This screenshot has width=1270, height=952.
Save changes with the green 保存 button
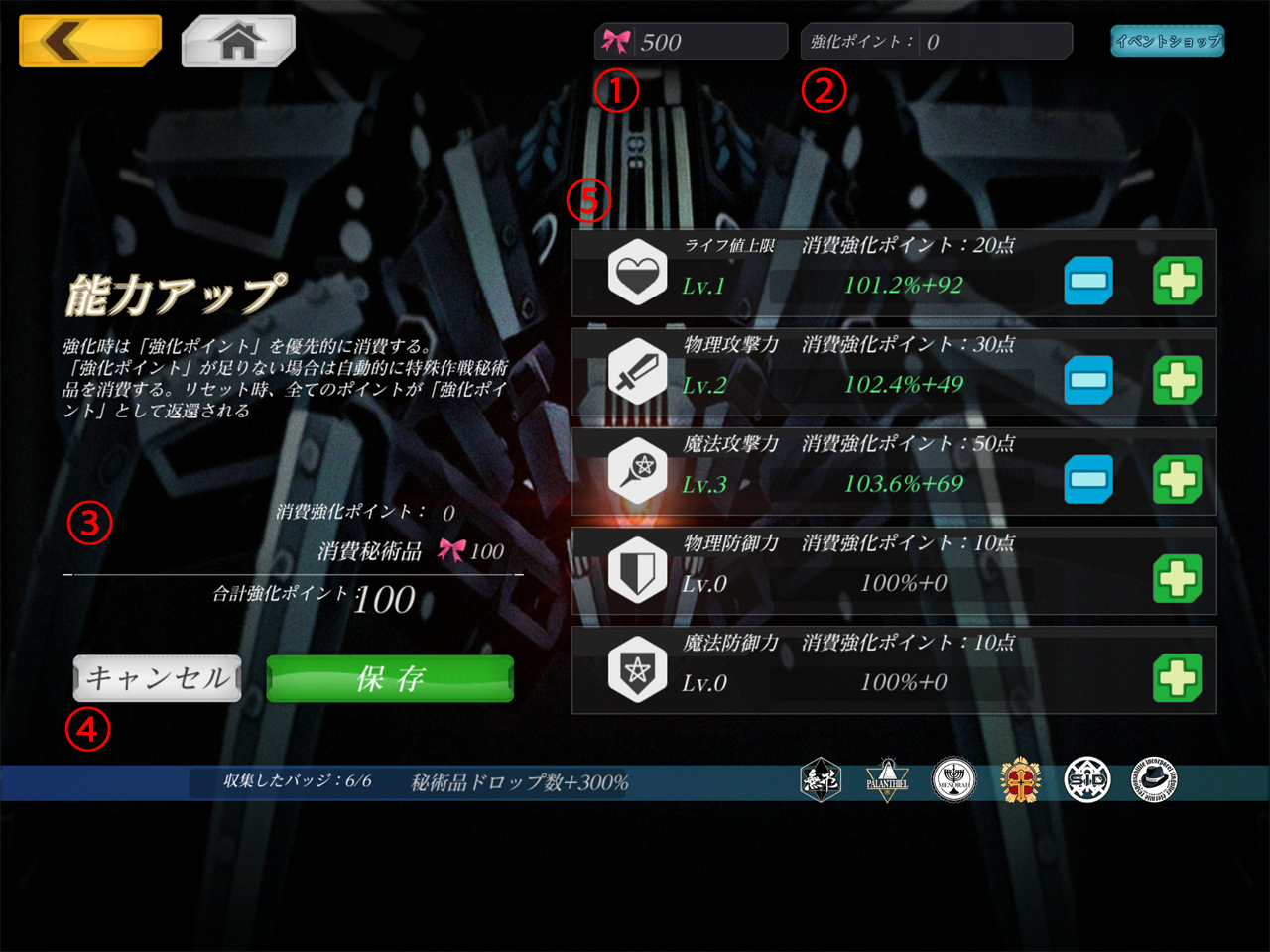click(390, 678)
